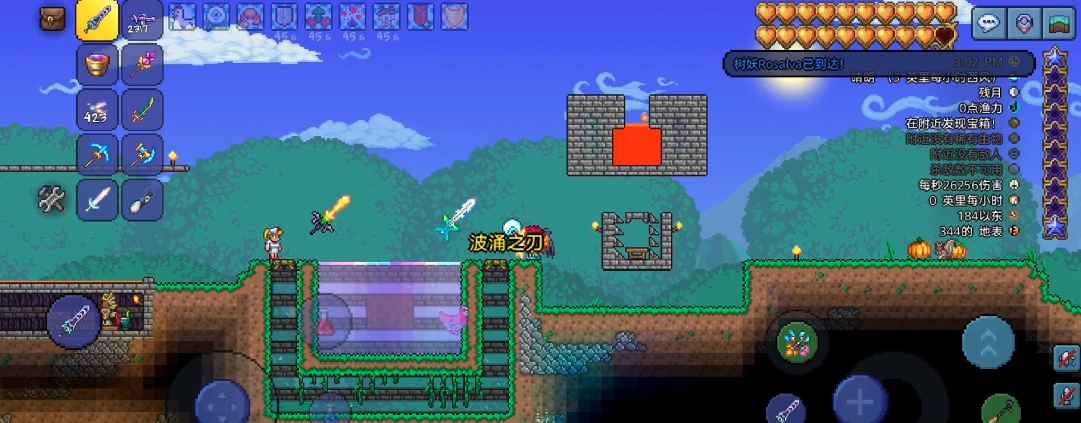The height and width of the screenshot is (423, 1081).
Task: Open crafting with the hammer and wrench icon
Action: [52, 200]
